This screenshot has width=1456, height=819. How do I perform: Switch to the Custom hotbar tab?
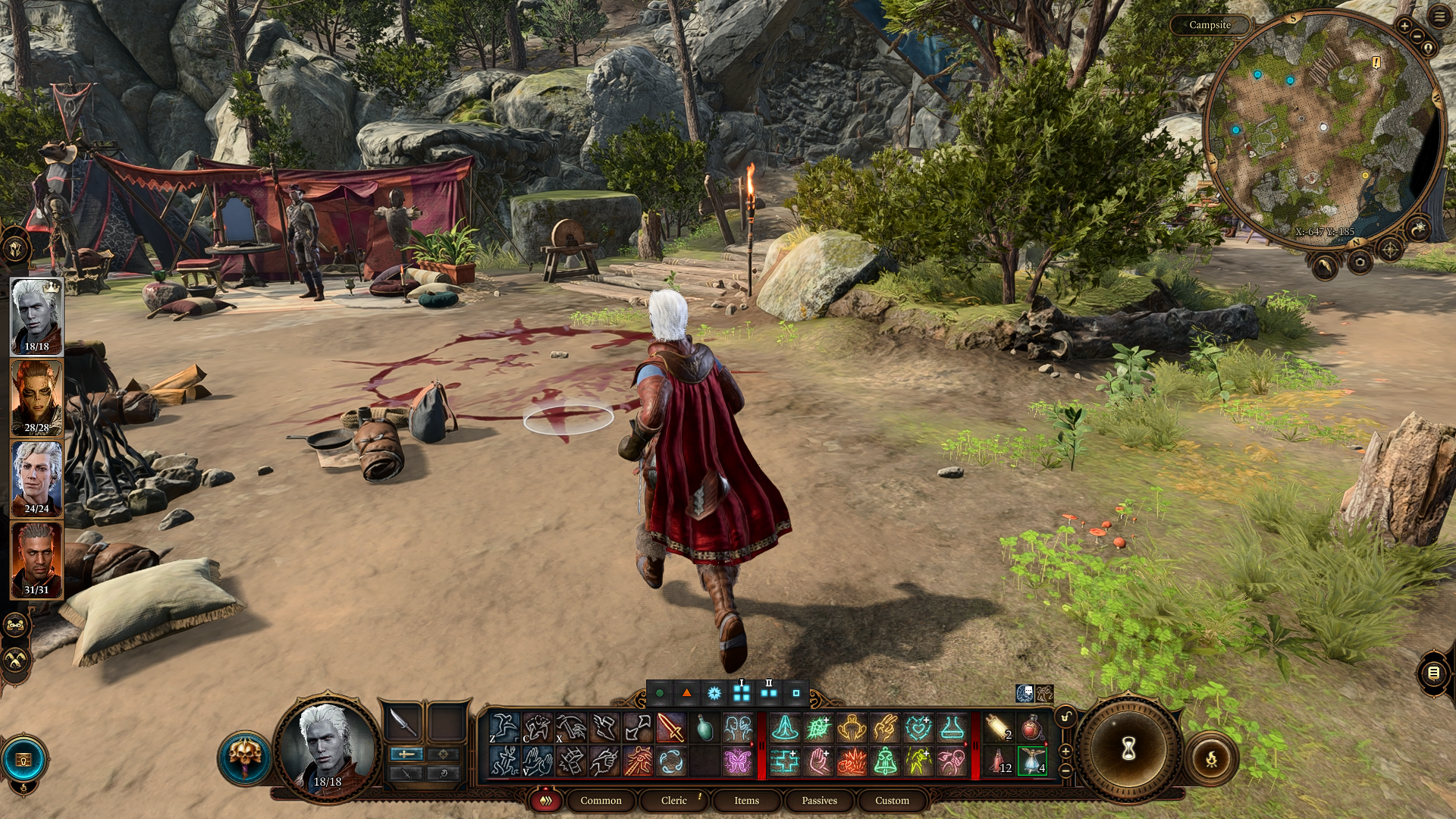(x=892, y=800)
